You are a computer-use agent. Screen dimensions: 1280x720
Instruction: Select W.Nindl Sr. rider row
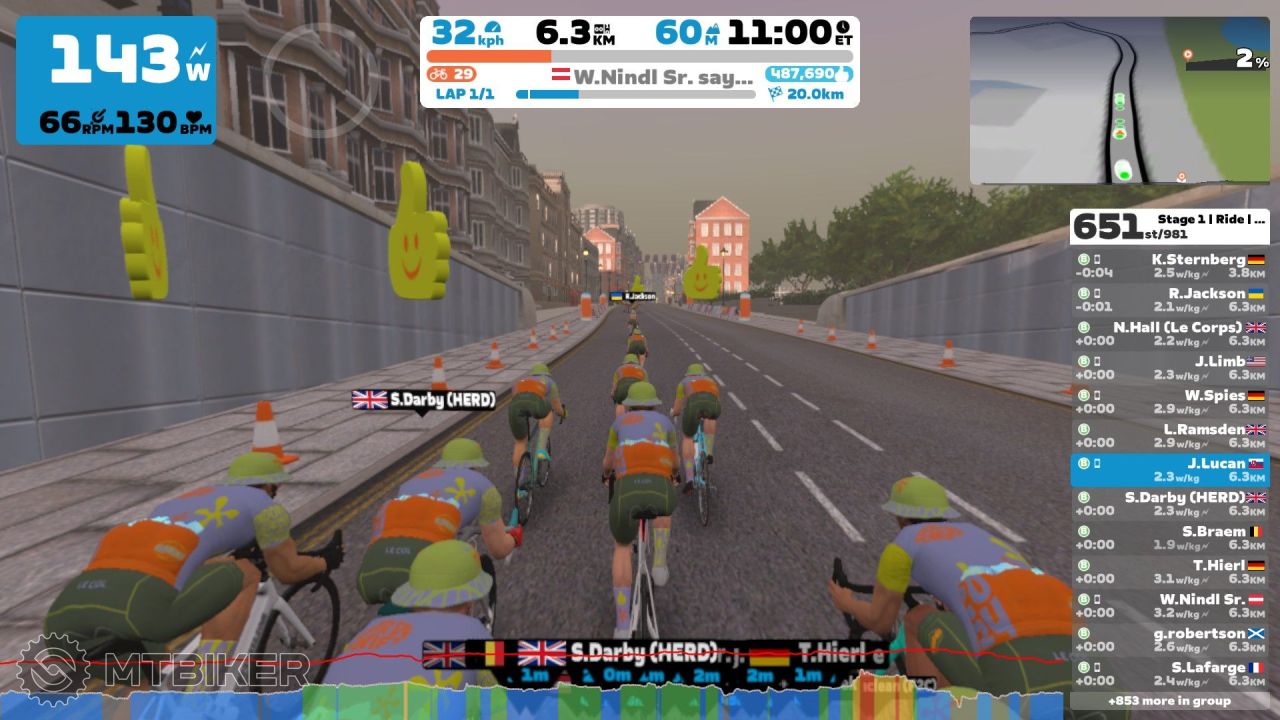tap(1169, 606)
